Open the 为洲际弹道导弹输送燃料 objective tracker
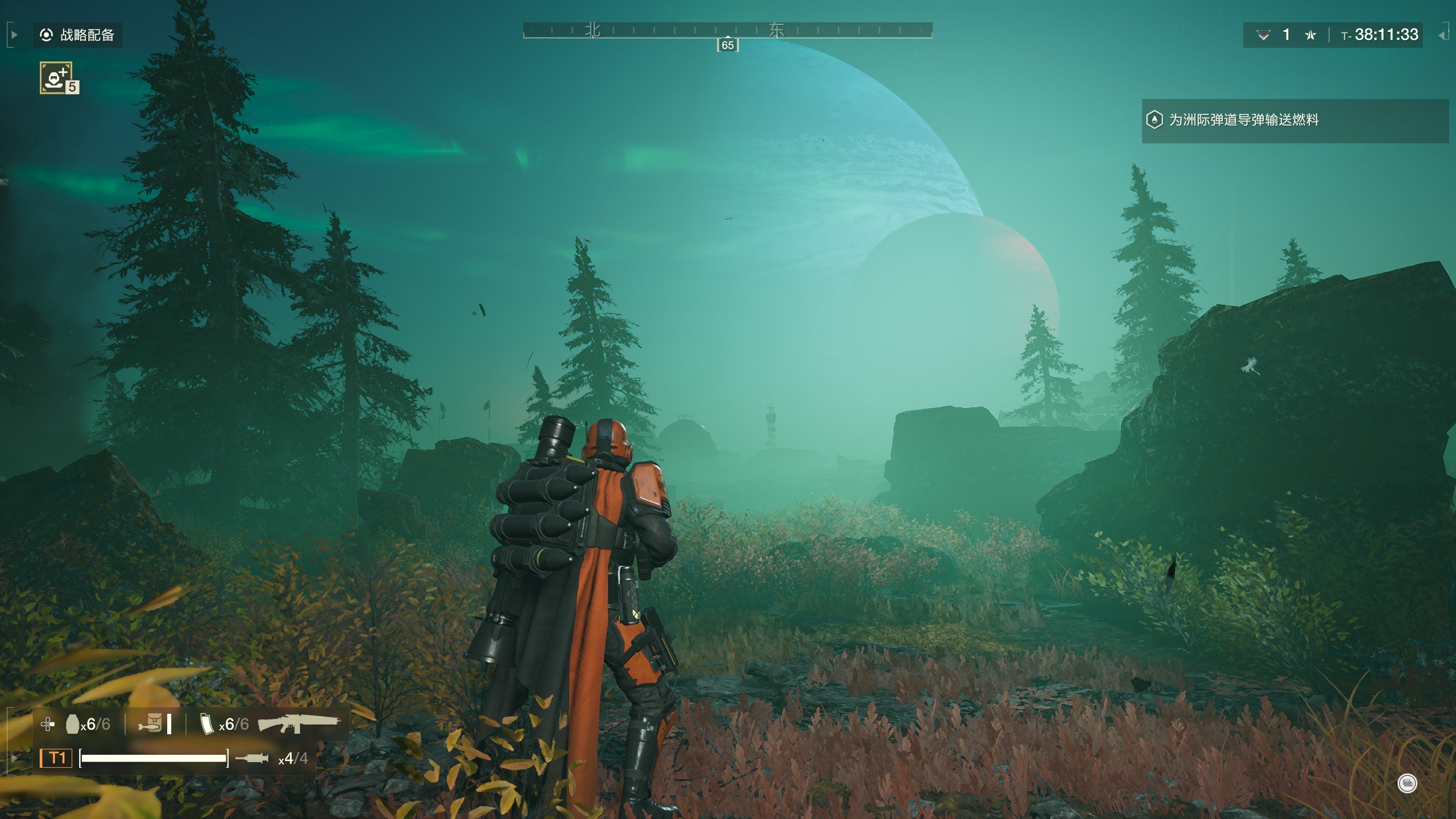Viewport: 1456px width, 819px height. [1243, 120]
